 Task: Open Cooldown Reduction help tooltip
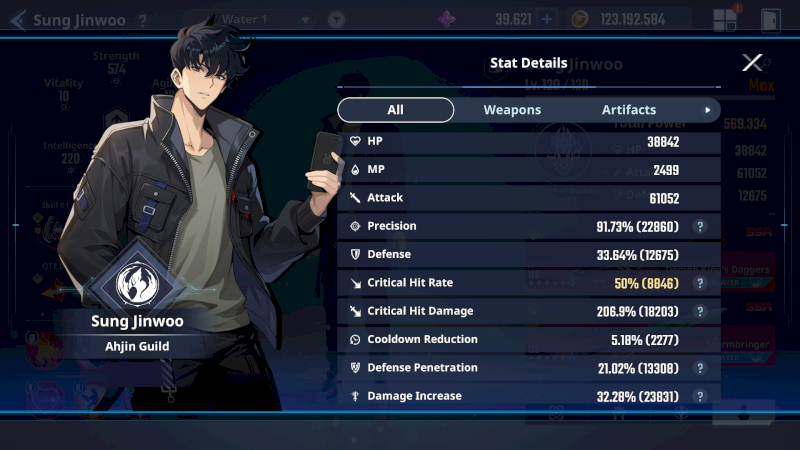point(702,340)
